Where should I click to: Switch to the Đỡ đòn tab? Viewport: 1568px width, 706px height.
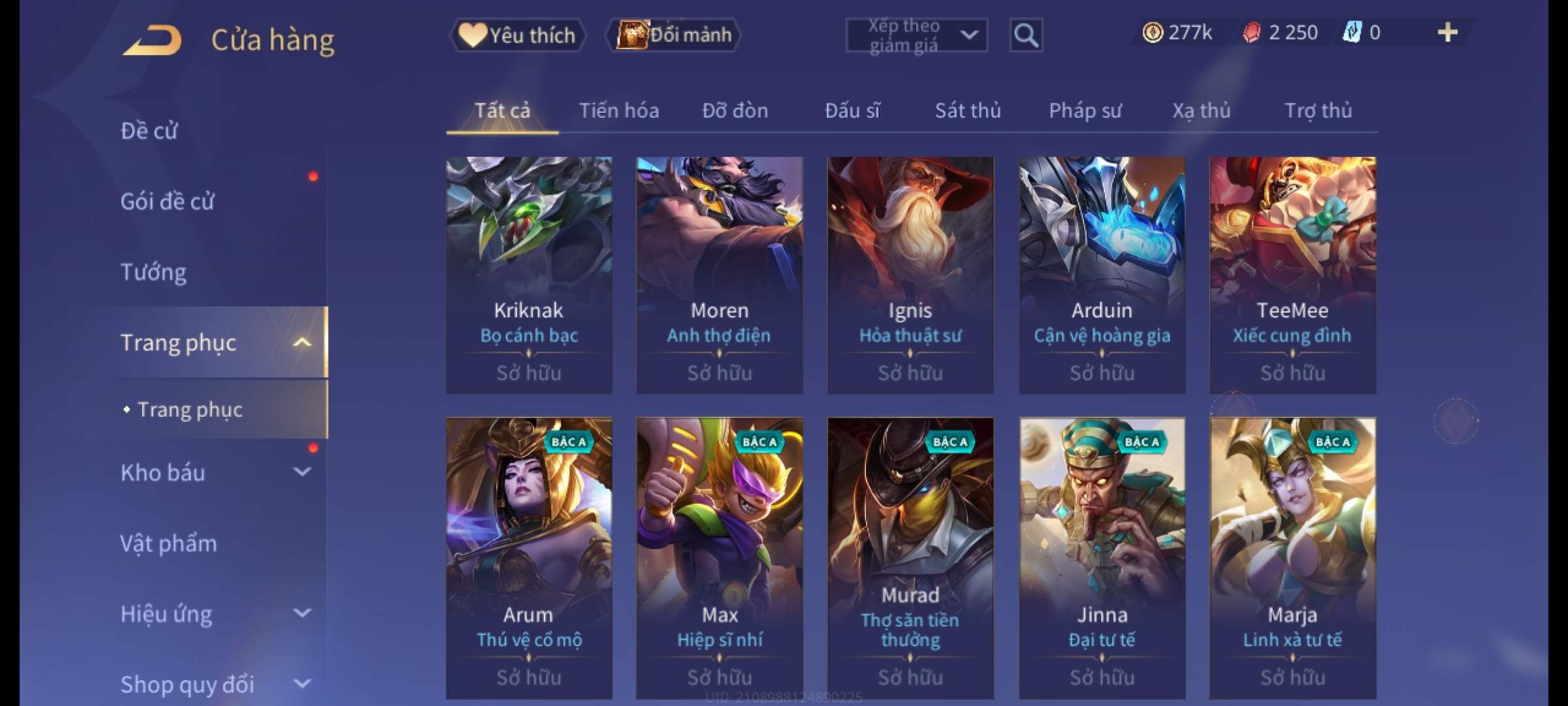coord(735,110)
